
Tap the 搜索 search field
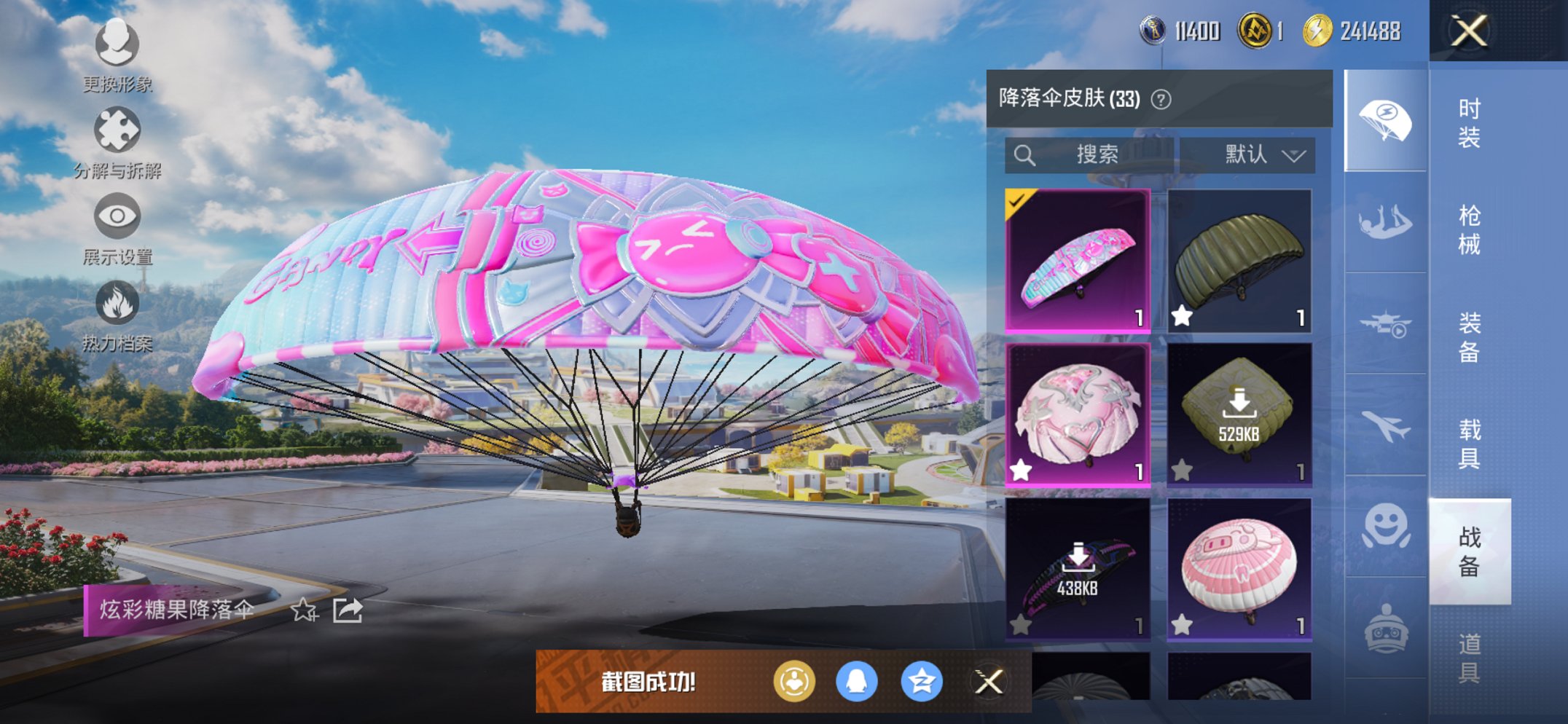1093,154
